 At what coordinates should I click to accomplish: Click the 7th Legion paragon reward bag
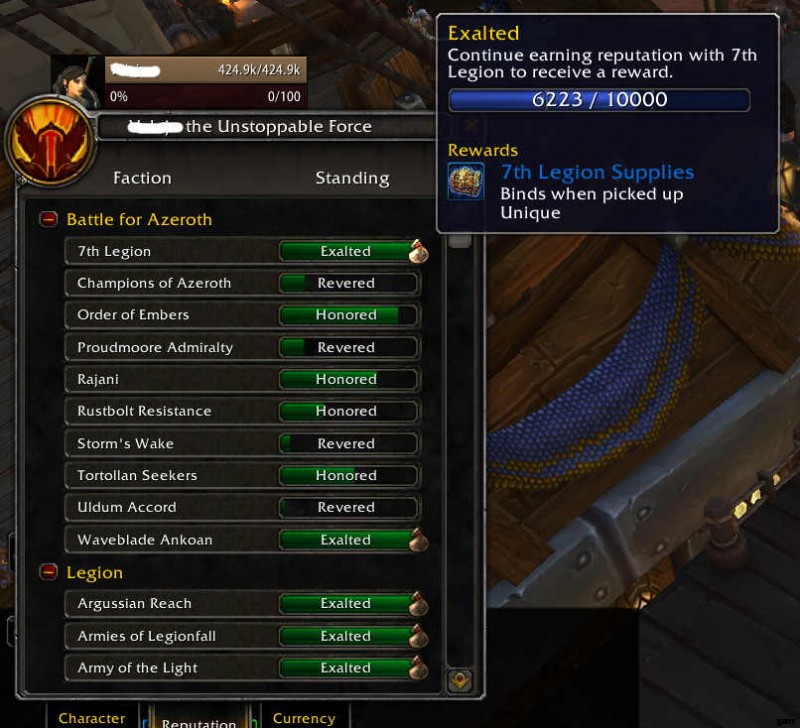click(x=418, y=252)
